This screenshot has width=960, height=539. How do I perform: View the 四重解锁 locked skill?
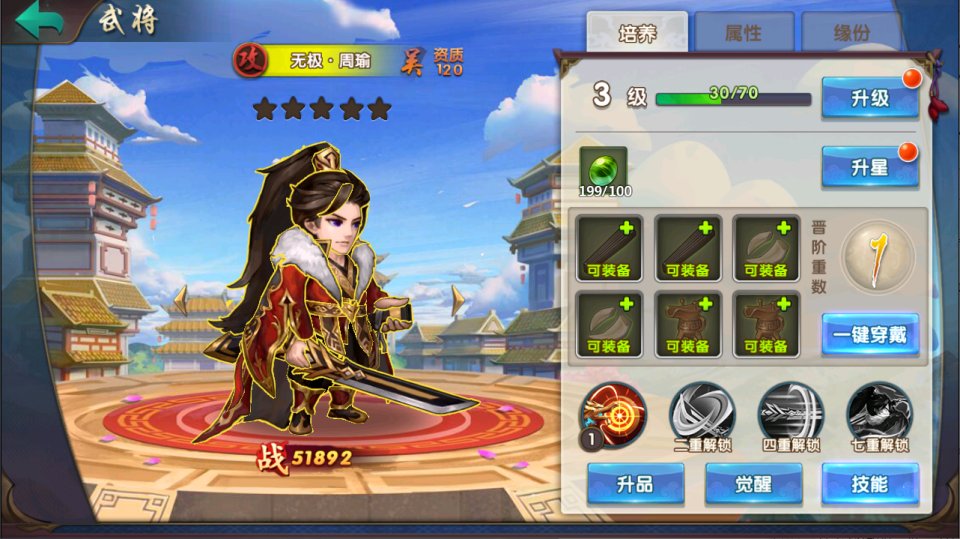coord(790,414)
